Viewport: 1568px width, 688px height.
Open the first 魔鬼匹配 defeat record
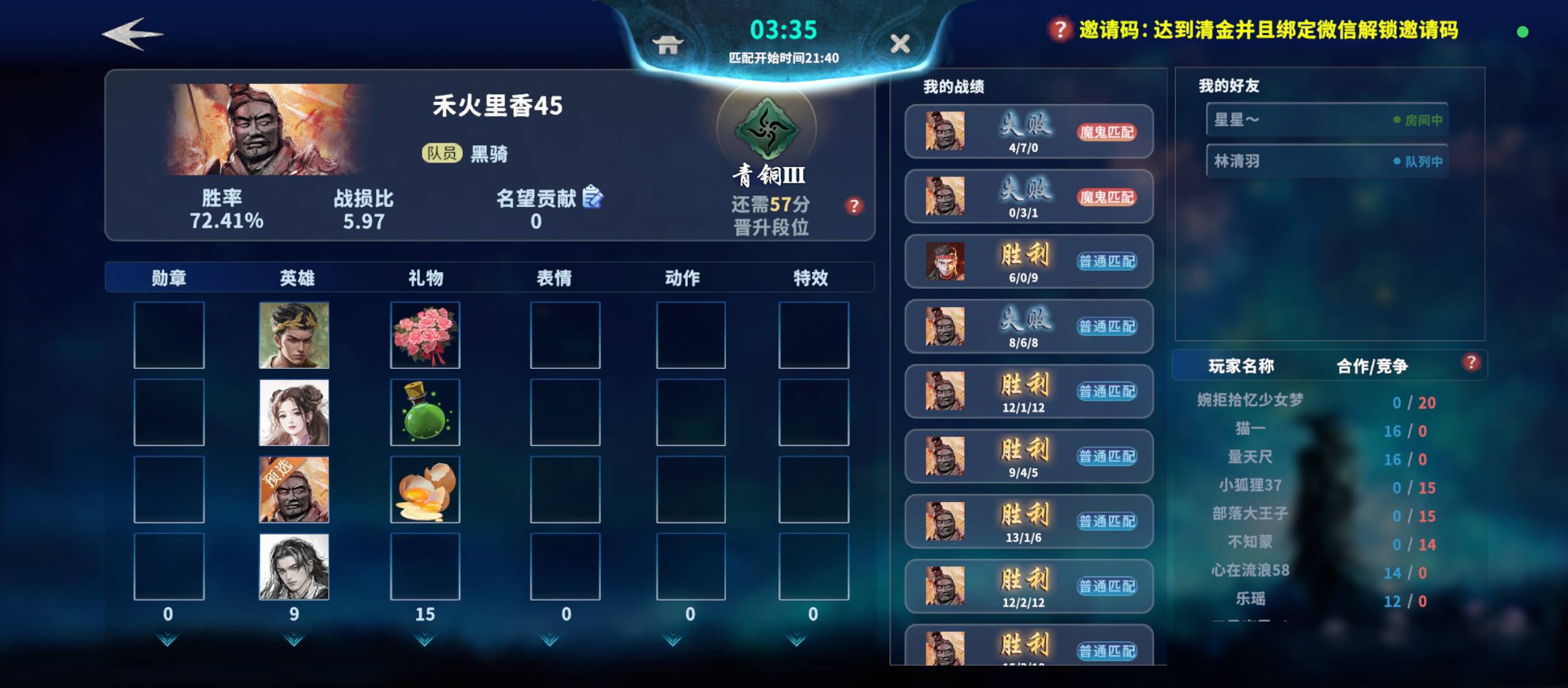click(1029, 131)
